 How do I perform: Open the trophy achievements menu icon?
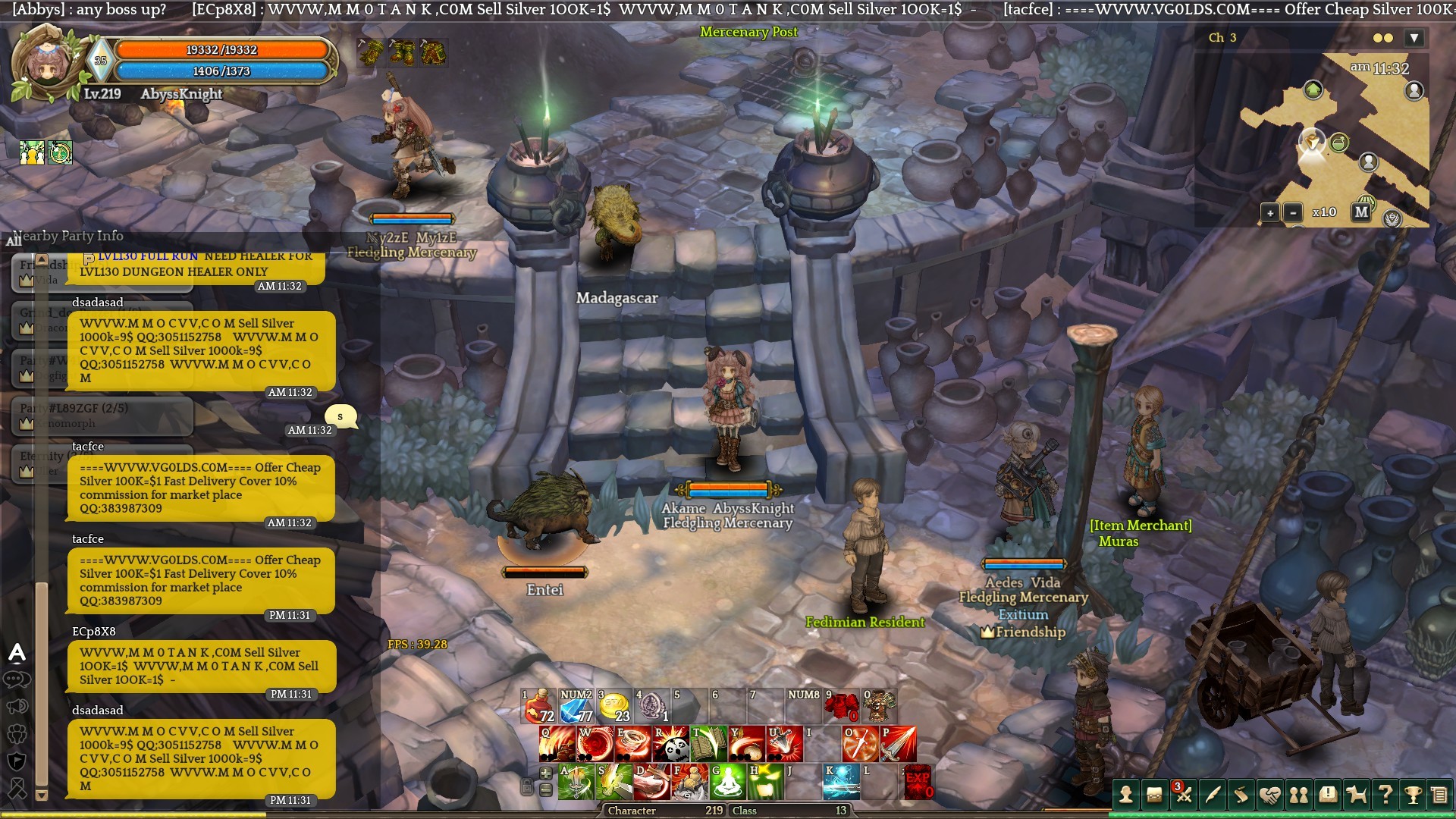(x=1413, y=795)
